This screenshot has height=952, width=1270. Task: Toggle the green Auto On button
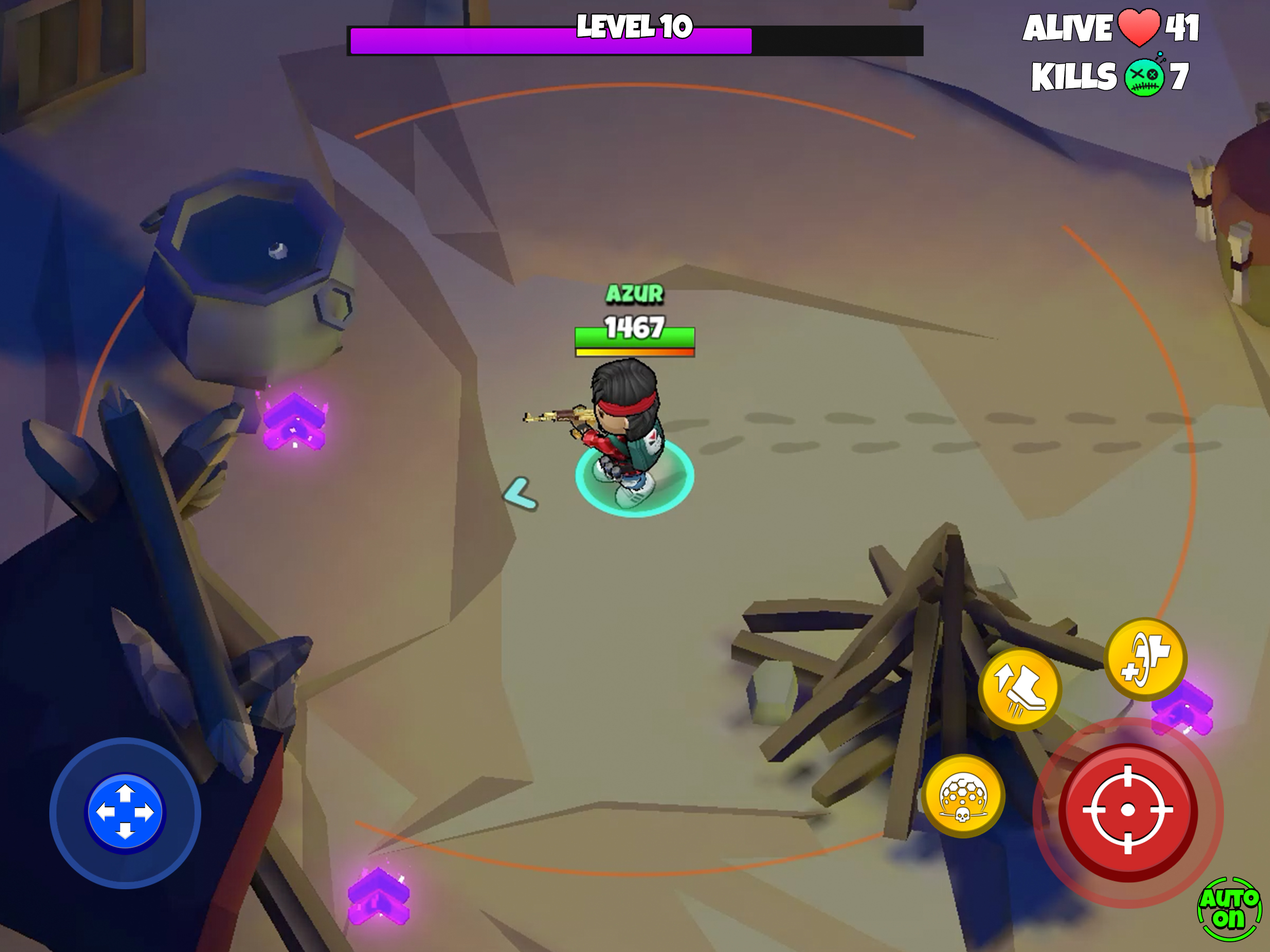[x=1229, y=909]
